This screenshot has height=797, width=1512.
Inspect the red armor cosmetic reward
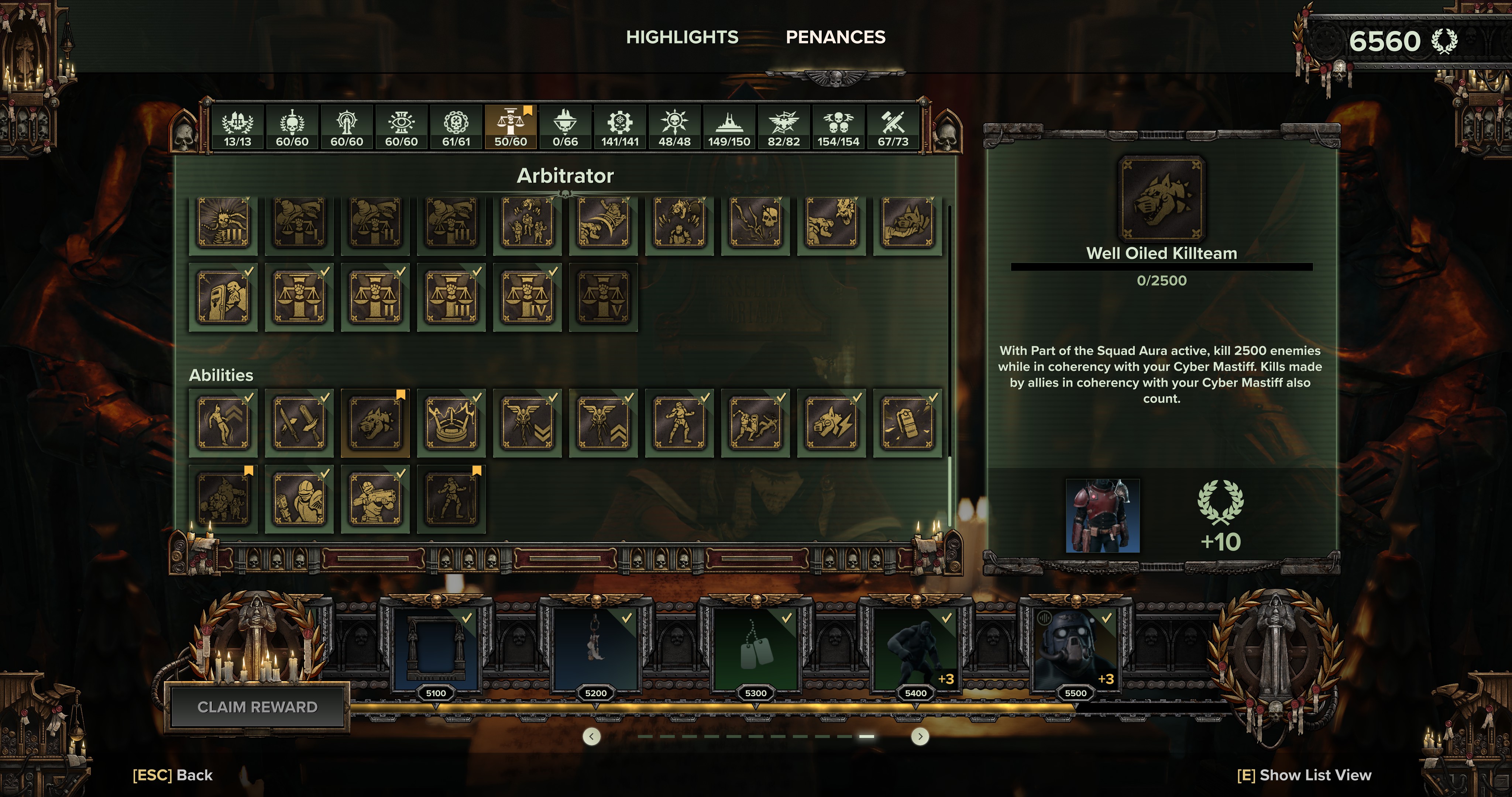click(1102, 516)
